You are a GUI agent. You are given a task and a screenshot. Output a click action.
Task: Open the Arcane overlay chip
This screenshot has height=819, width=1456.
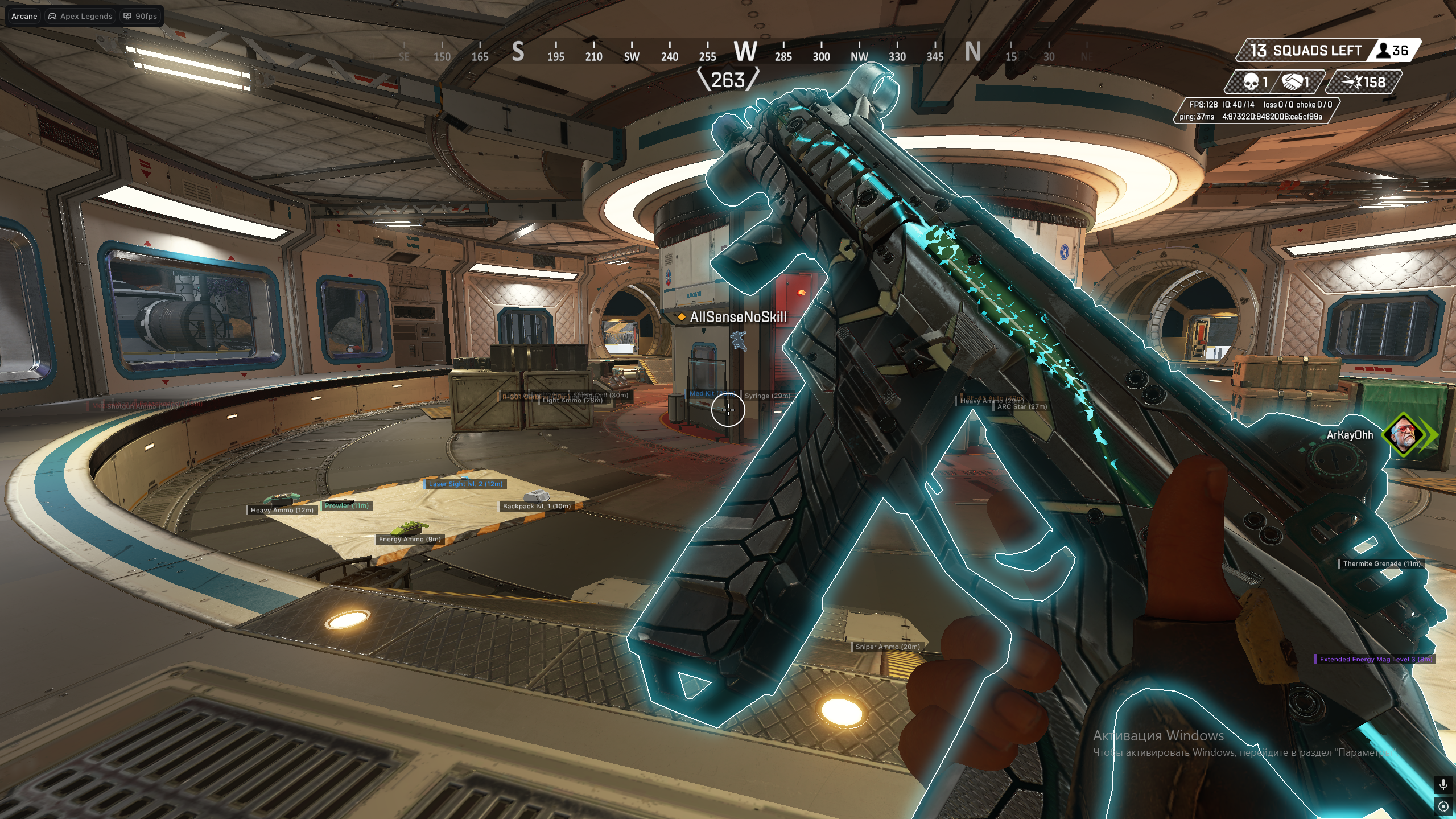(24, 16)
